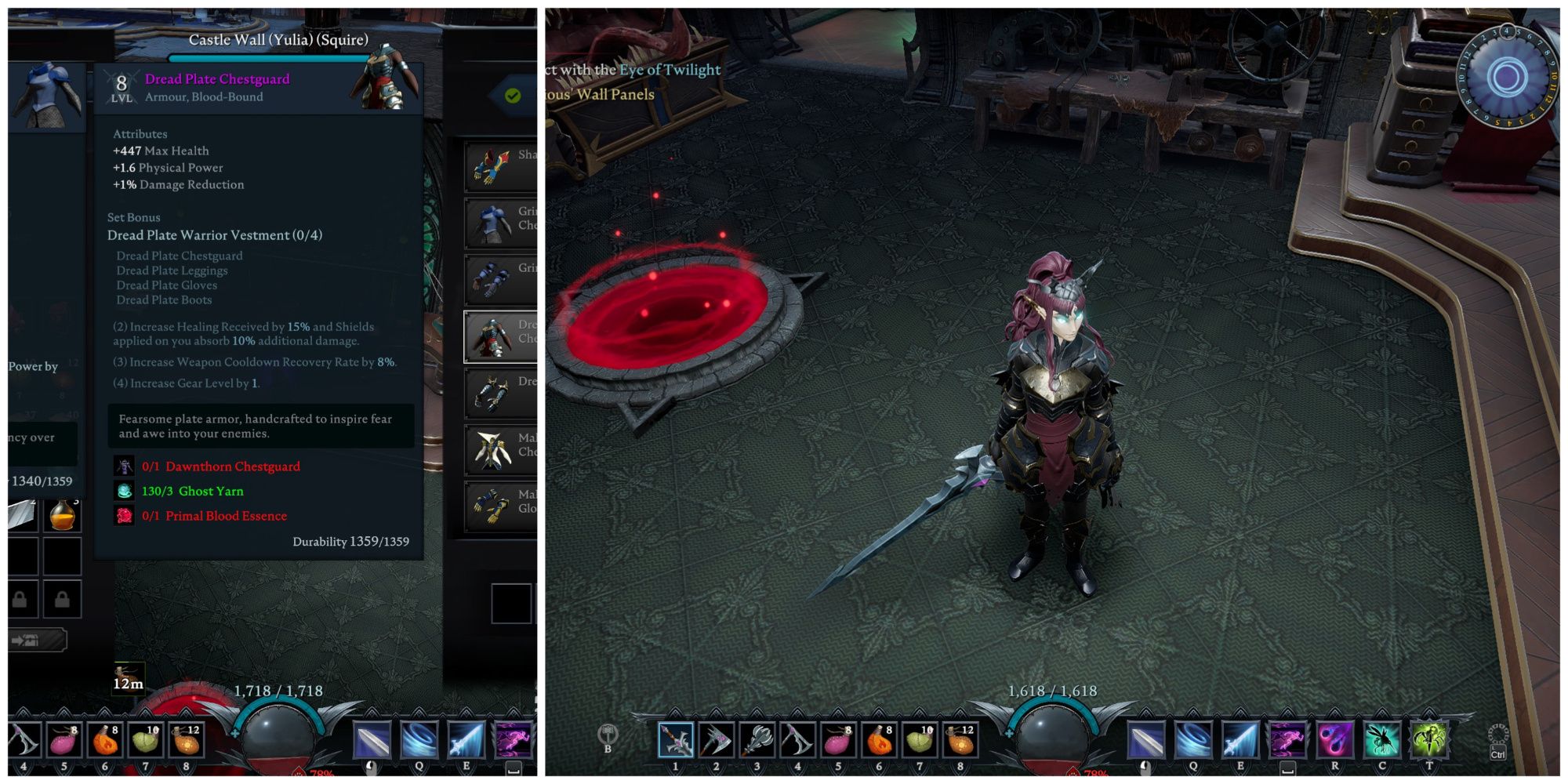
Task: Select the Sha gloves recipe with red cuffs
Action: tap(500, 166)
